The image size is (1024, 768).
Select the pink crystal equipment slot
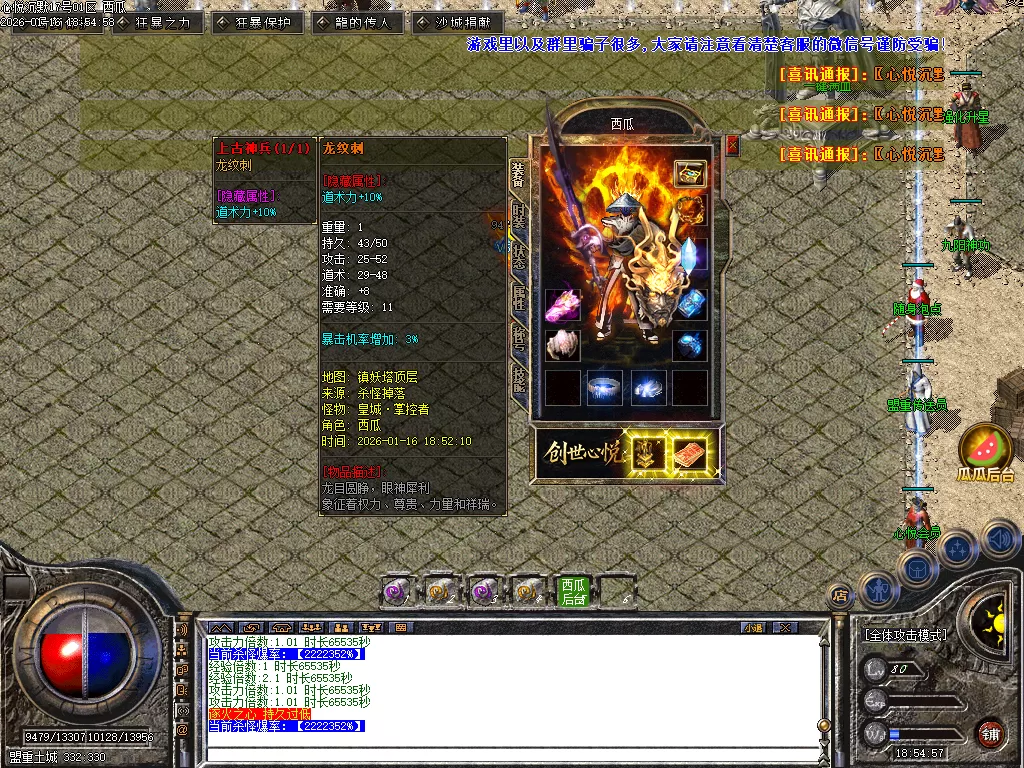click(563, 304)
